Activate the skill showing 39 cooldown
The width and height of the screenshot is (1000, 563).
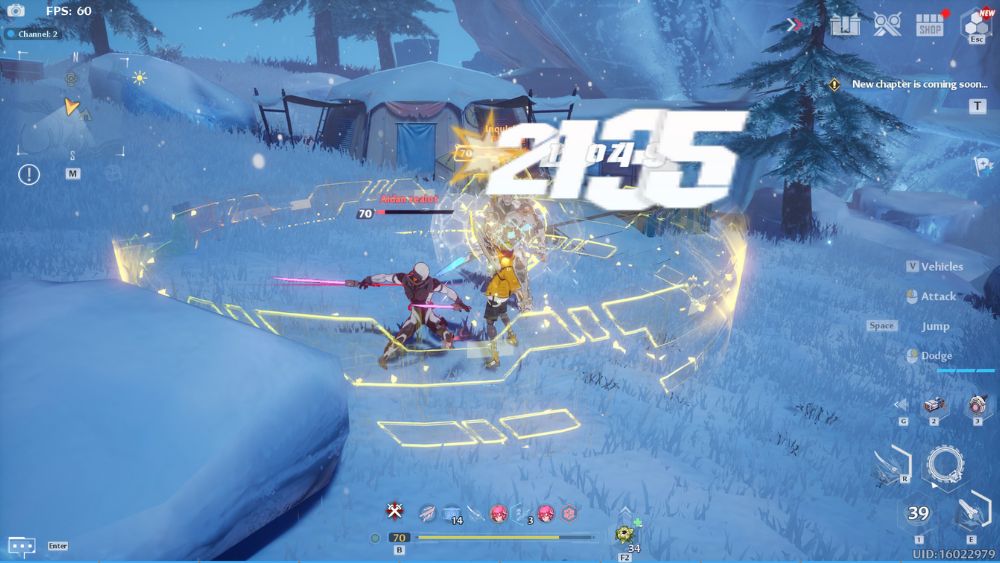coord(918,514)
